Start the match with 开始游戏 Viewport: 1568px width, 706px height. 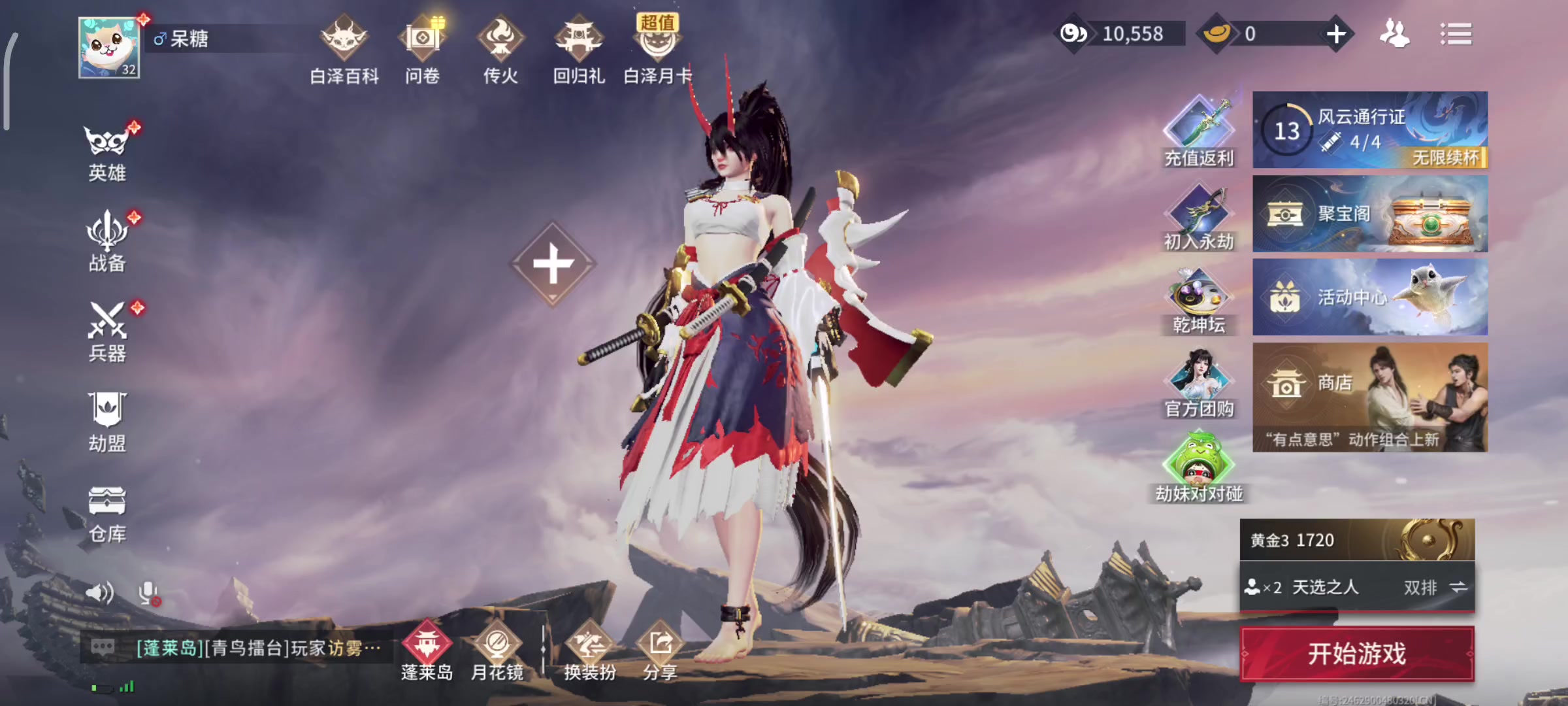[1357, 654]
